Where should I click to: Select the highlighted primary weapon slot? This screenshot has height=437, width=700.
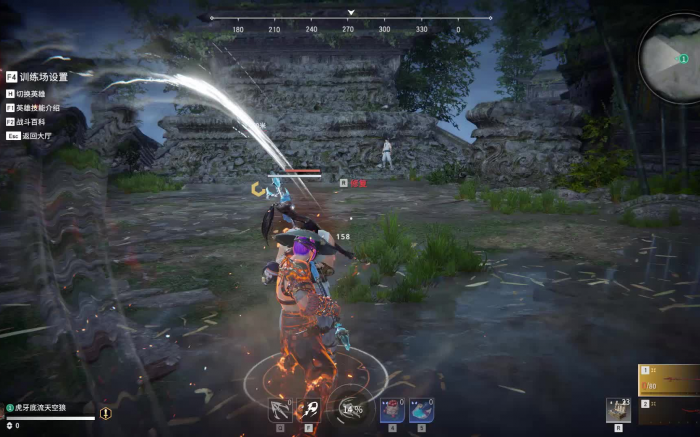click(669, 380)
